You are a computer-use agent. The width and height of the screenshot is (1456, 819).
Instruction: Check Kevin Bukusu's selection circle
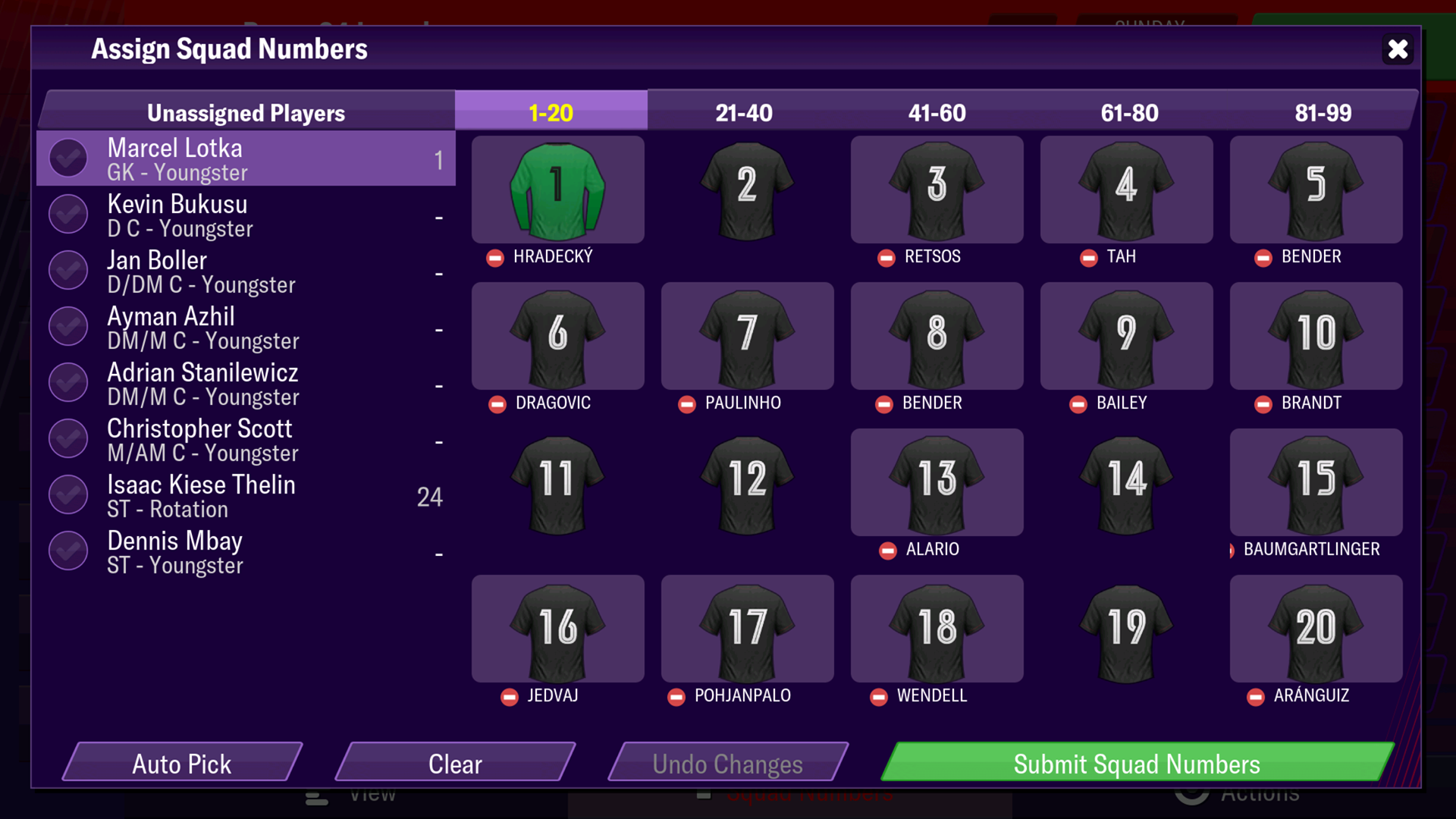coord(67,214)
